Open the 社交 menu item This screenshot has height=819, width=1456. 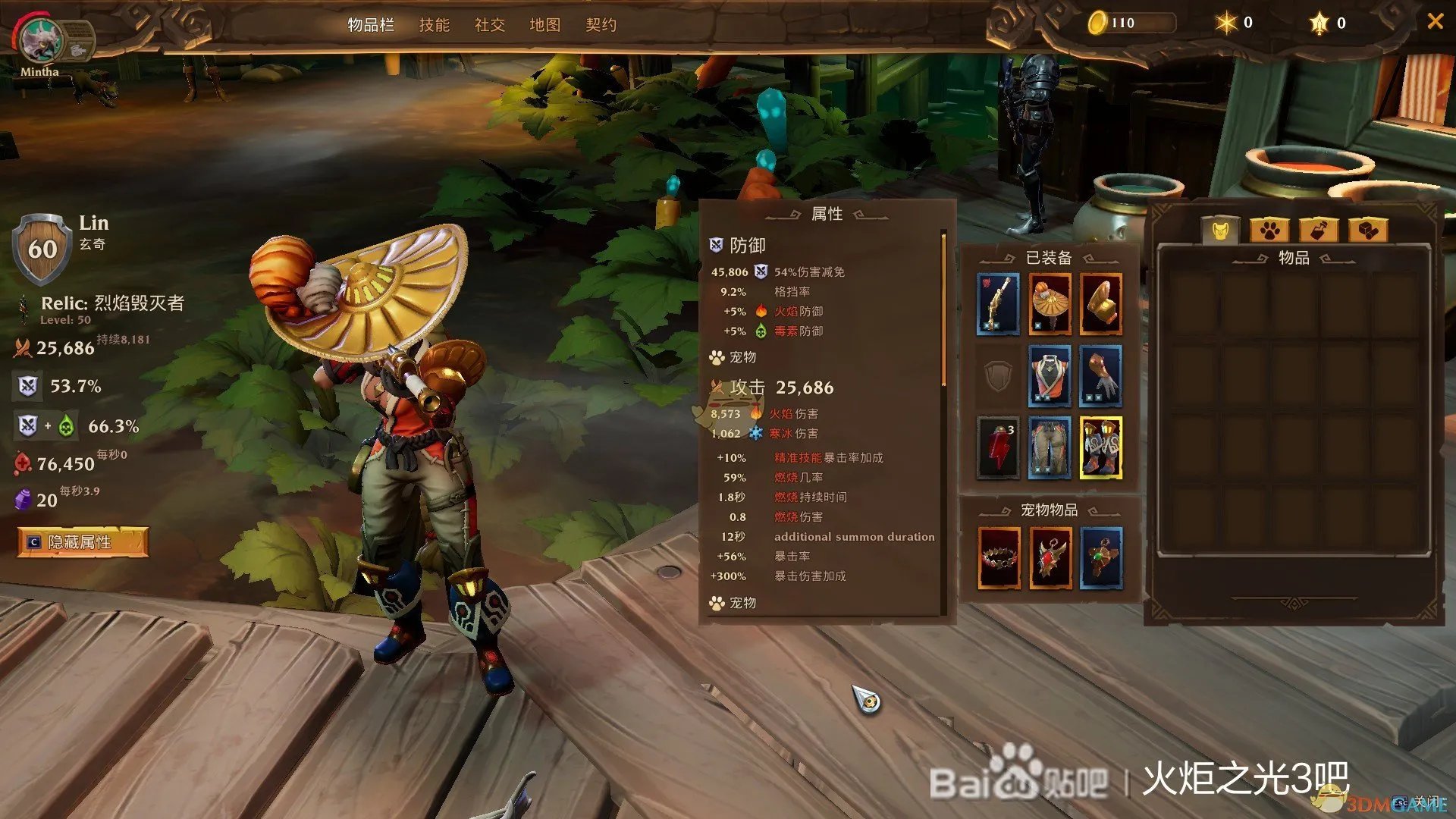pyautogui.click(x=489, y=25)
